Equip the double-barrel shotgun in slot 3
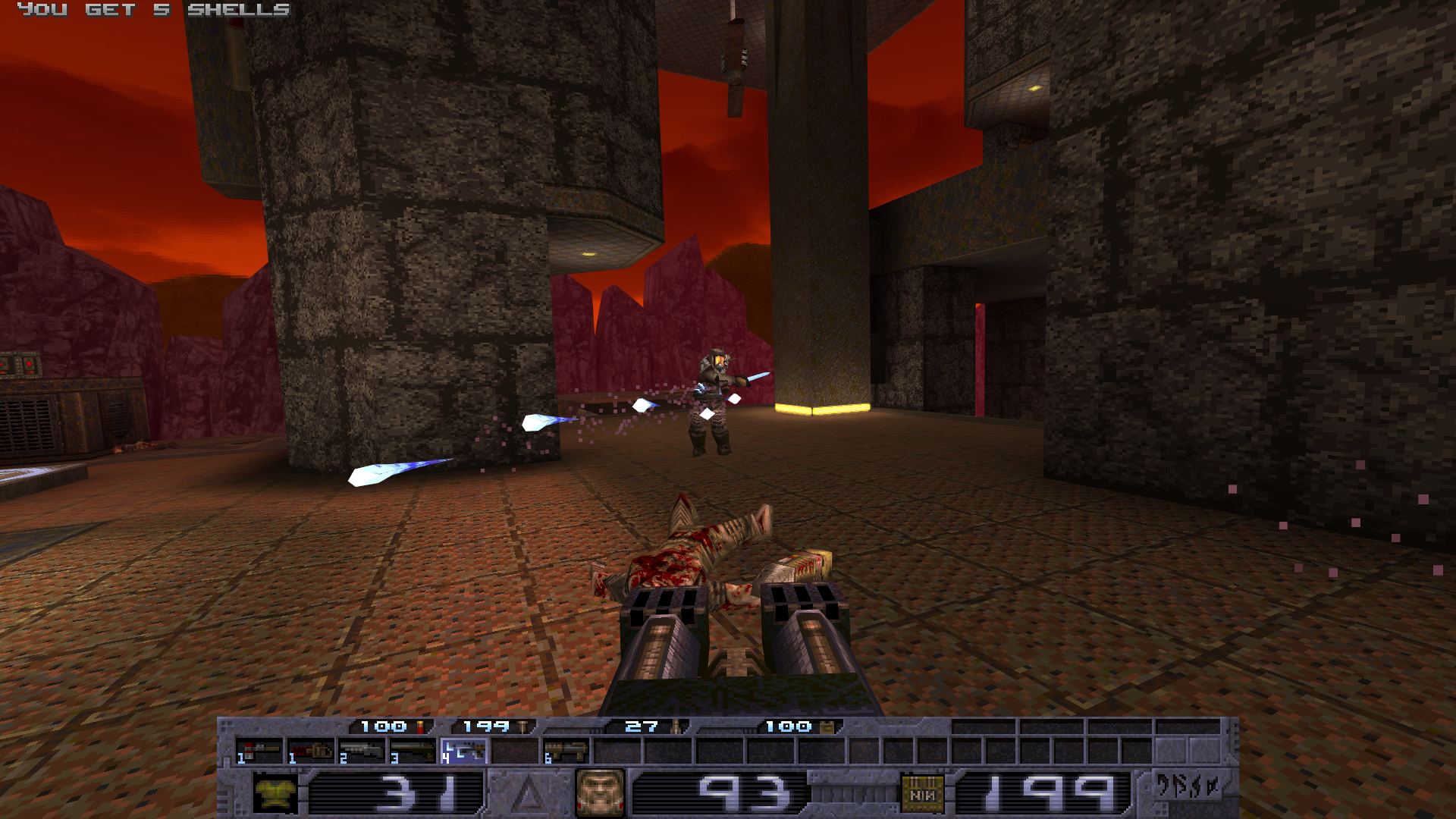Screen dimensions: 1456x819 [413, 752]
